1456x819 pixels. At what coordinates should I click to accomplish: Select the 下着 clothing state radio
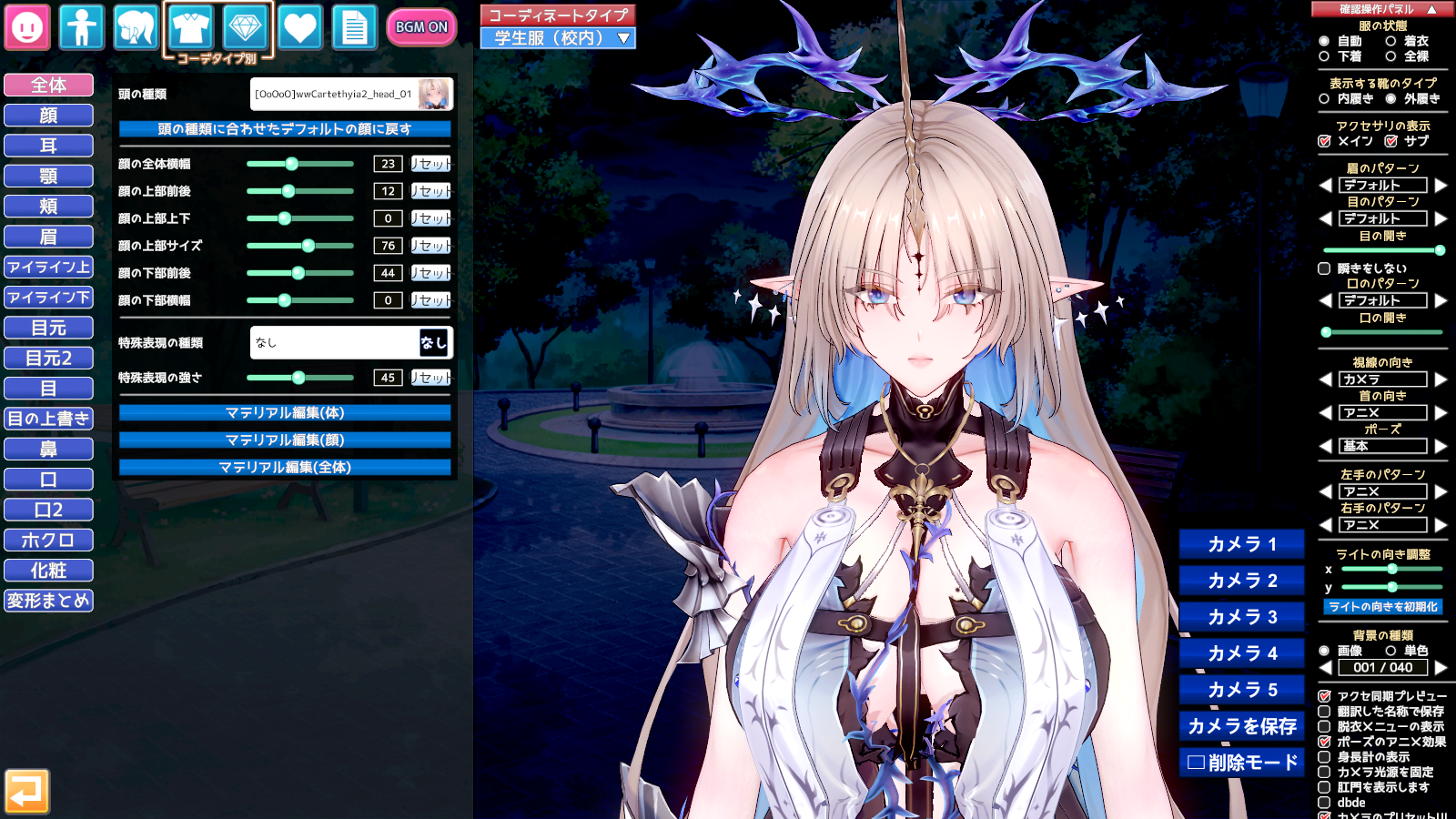[1324, 56]
